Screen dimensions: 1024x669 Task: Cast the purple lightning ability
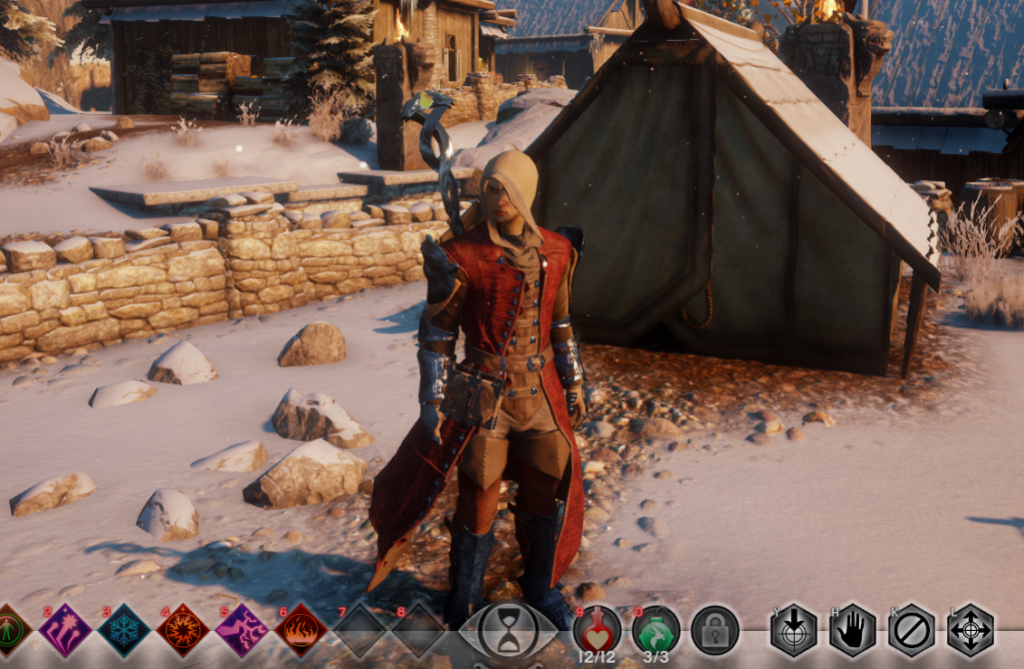click(242, 630)
